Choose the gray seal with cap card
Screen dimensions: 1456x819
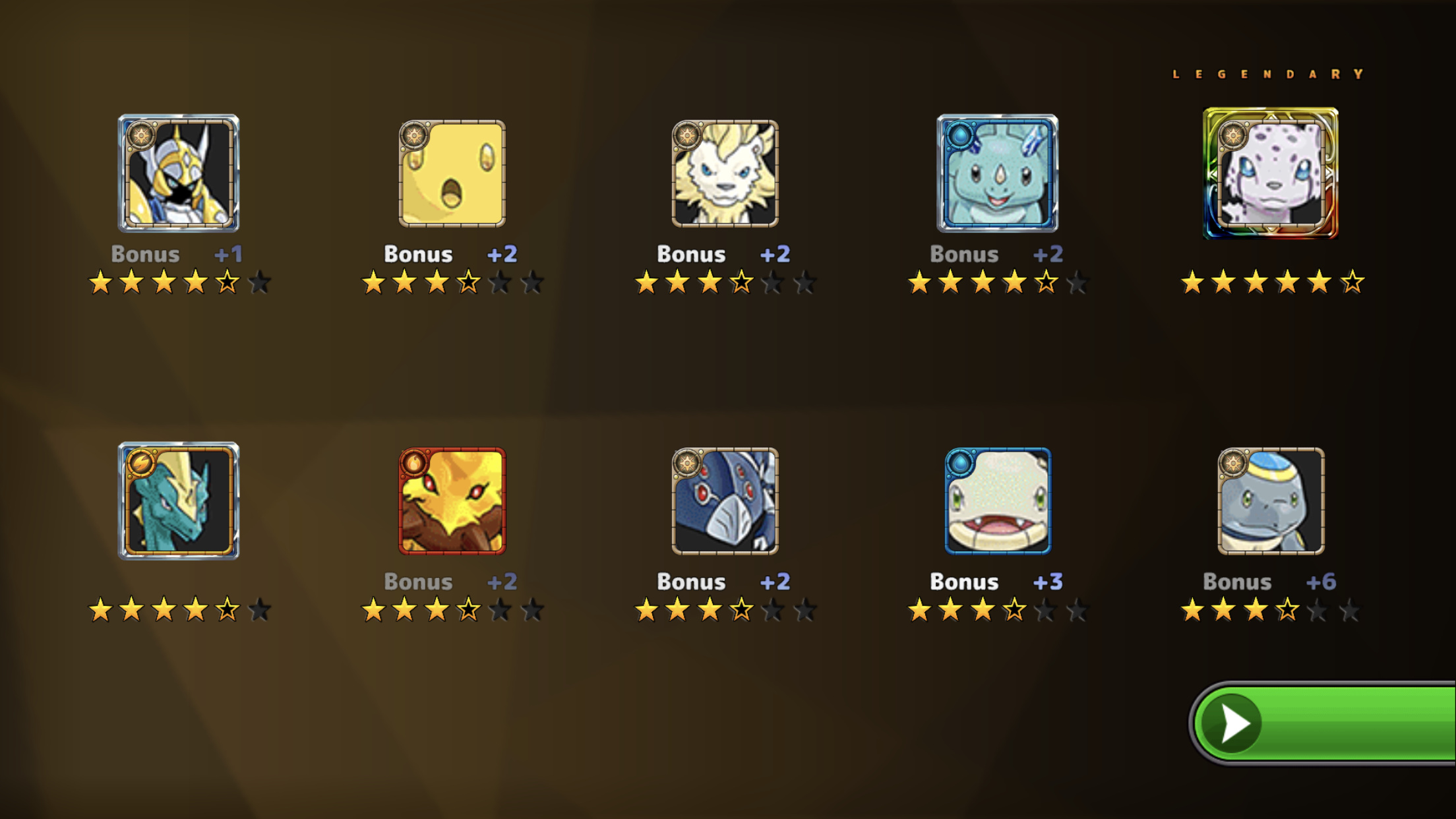[1270, 501]
